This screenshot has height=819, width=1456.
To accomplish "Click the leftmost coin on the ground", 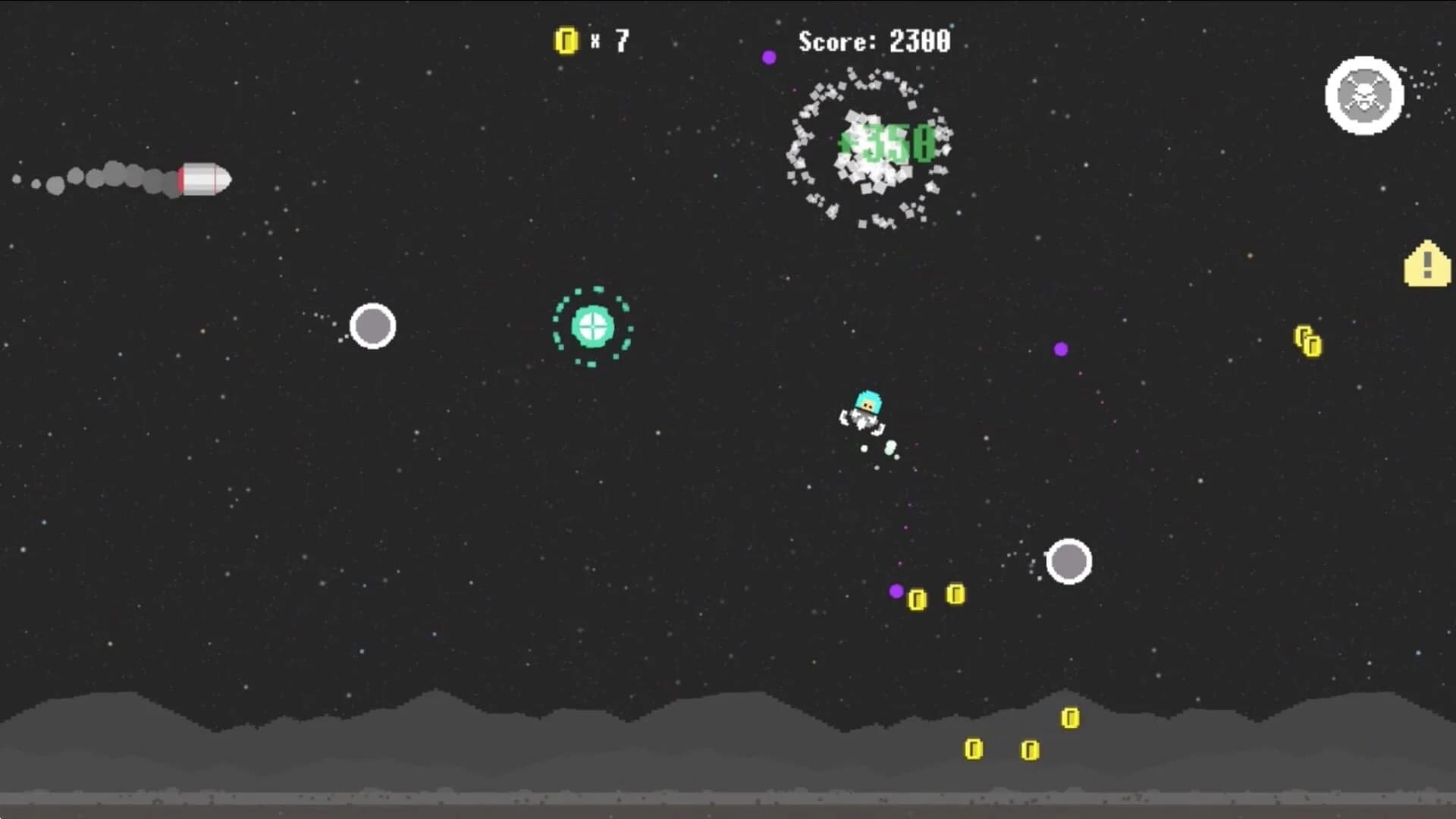I will tap(973, 747).
